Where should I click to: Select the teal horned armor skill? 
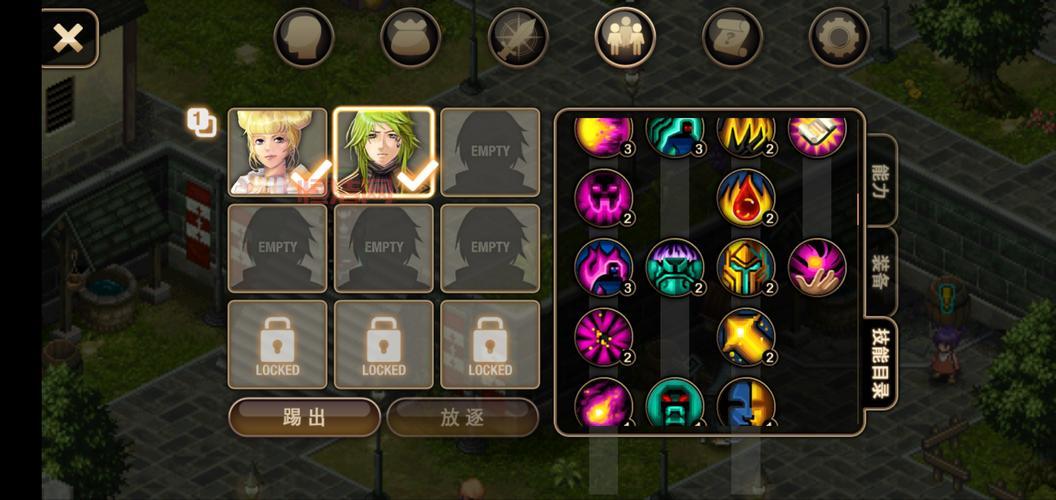[674, 267]
